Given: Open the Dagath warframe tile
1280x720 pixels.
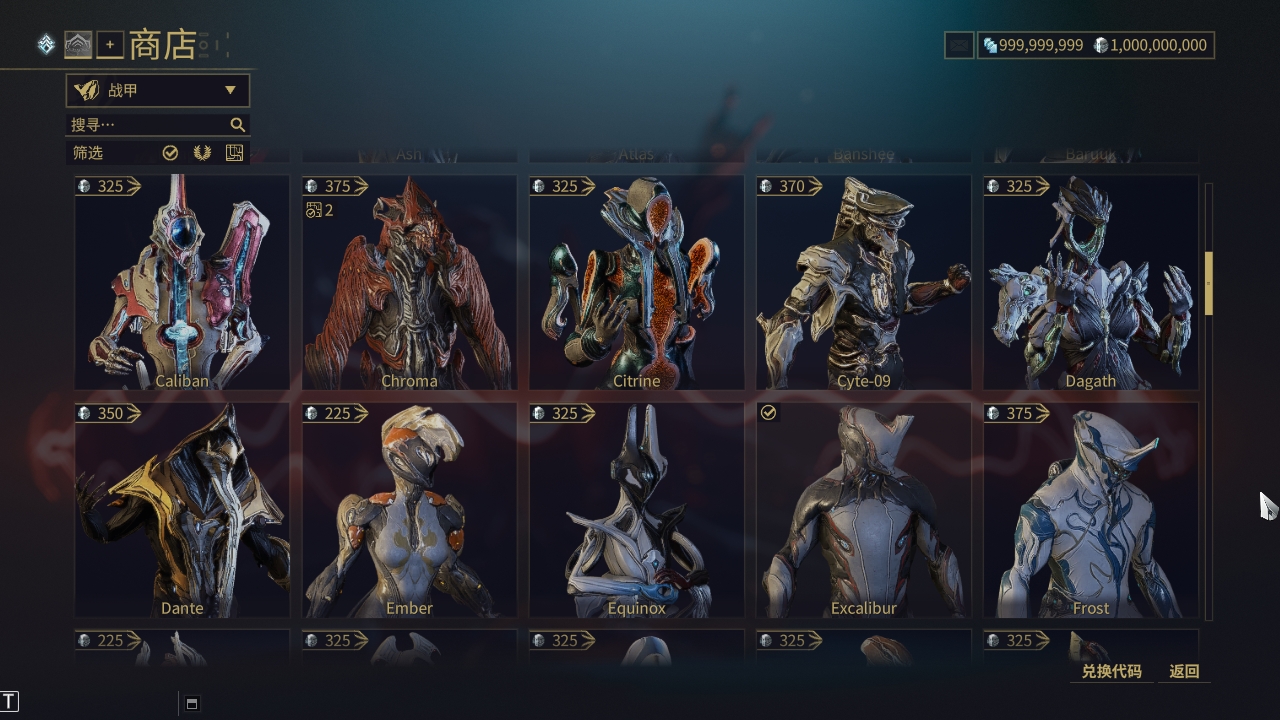Looking at the screenshot, I should 1090,283.
